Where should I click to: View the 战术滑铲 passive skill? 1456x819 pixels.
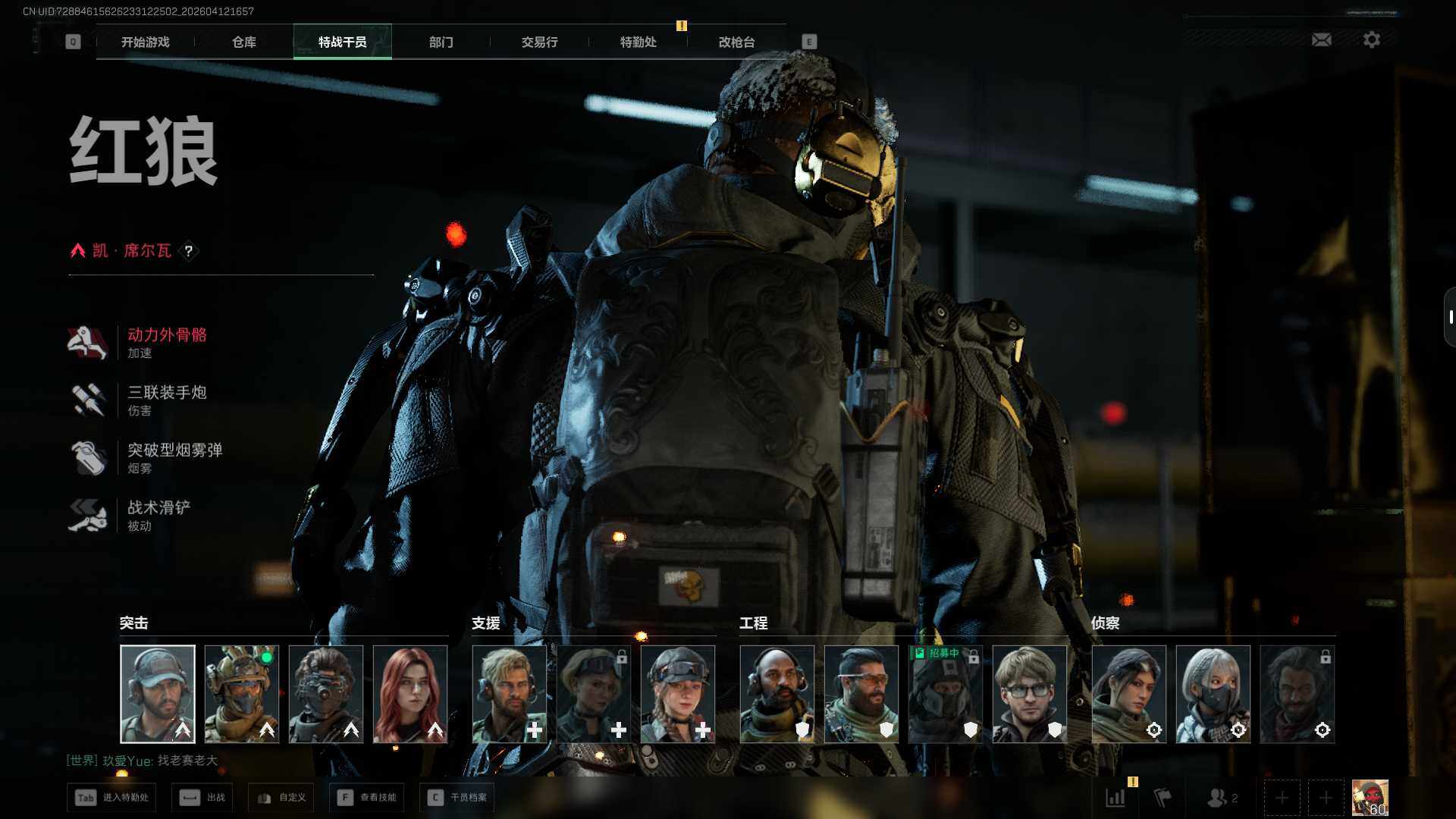tap(158, 515)
